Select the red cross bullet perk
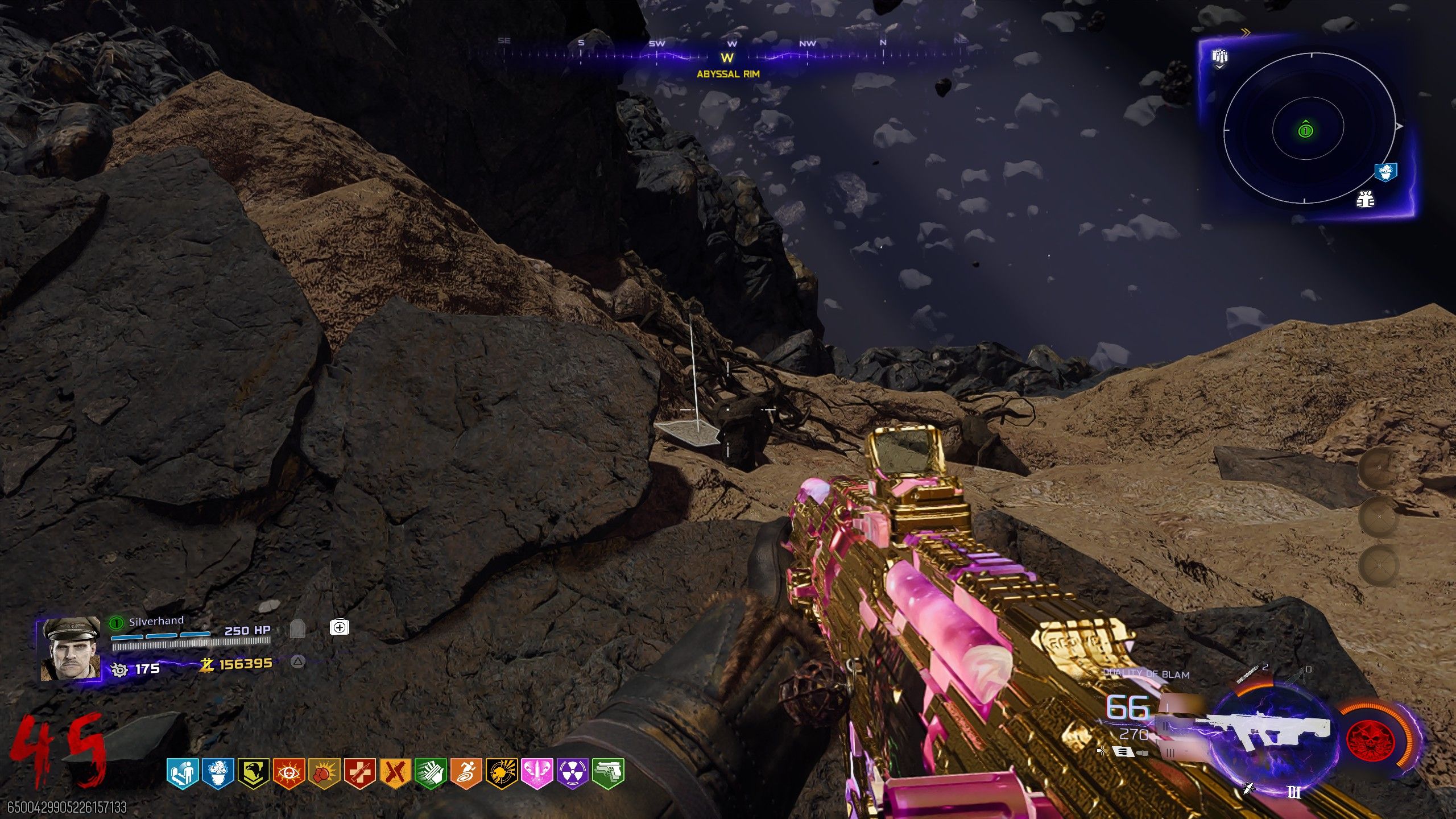1456x819 pixels. (359, 773)
